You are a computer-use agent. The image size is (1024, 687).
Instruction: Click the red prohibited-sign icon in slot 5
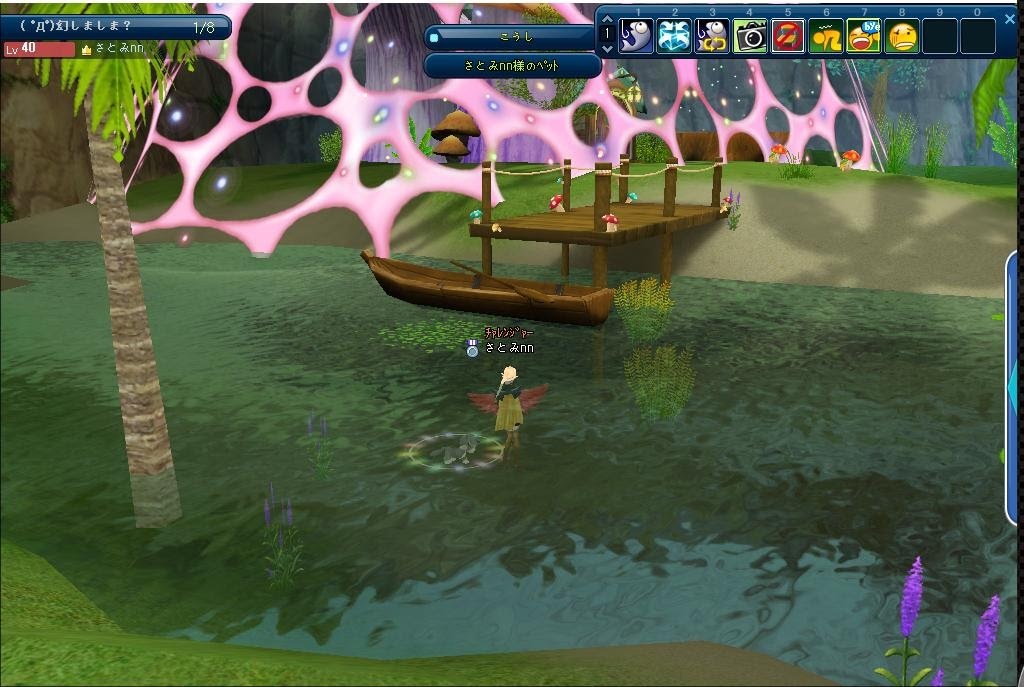pyautogui.click(x=788, y=36)
